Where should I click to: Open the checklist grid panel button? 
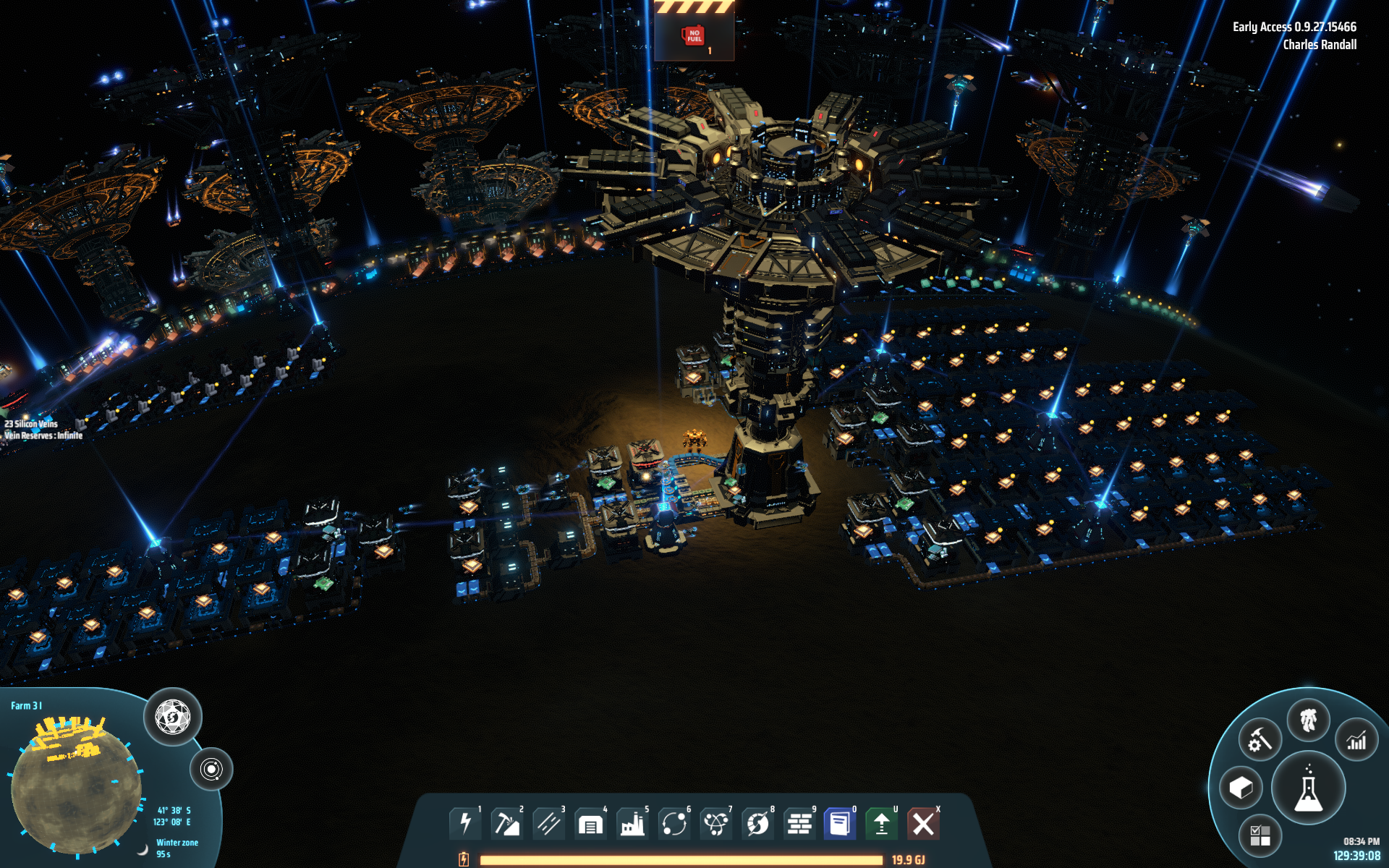click(x=1260, y=836)
